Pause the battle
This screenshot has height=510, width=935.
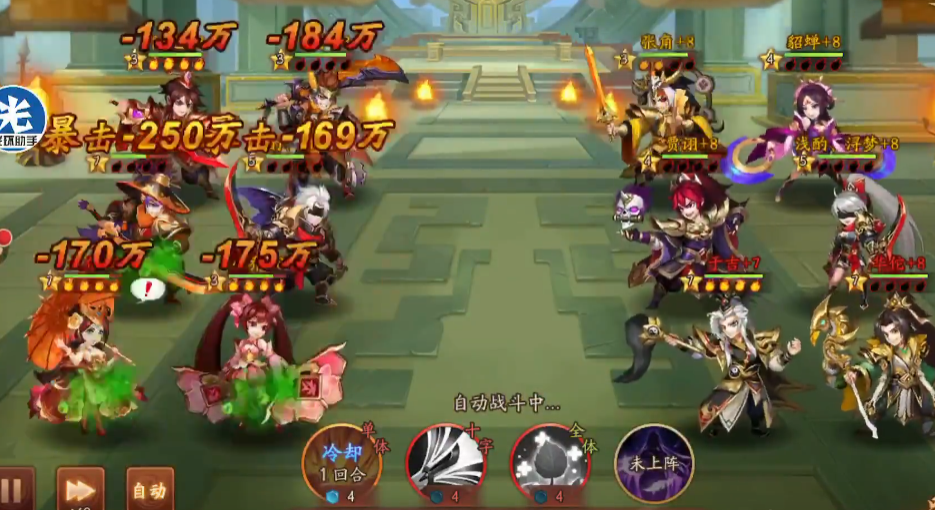click(x=14, y=490)
